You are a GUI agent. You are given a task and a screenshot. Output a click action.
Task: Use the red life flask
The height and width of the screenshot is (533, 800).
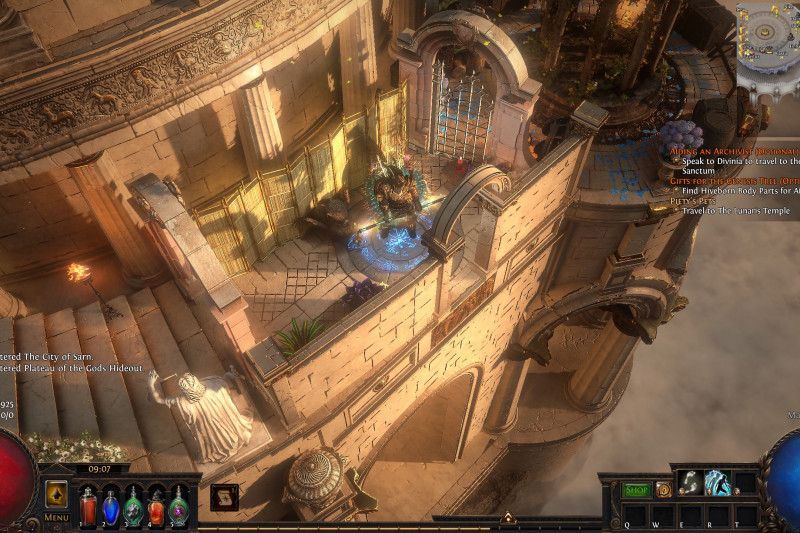click(88, 505)
